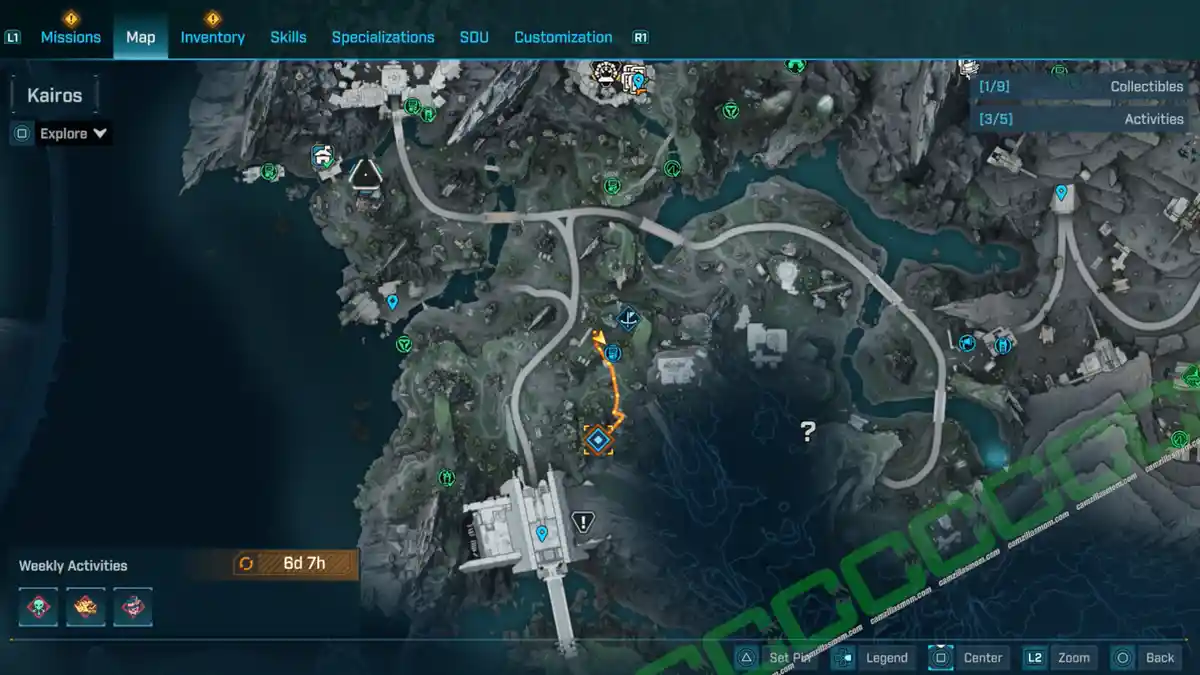
Task: Switch to the Inventory tab
Action: tap(212, 37)
